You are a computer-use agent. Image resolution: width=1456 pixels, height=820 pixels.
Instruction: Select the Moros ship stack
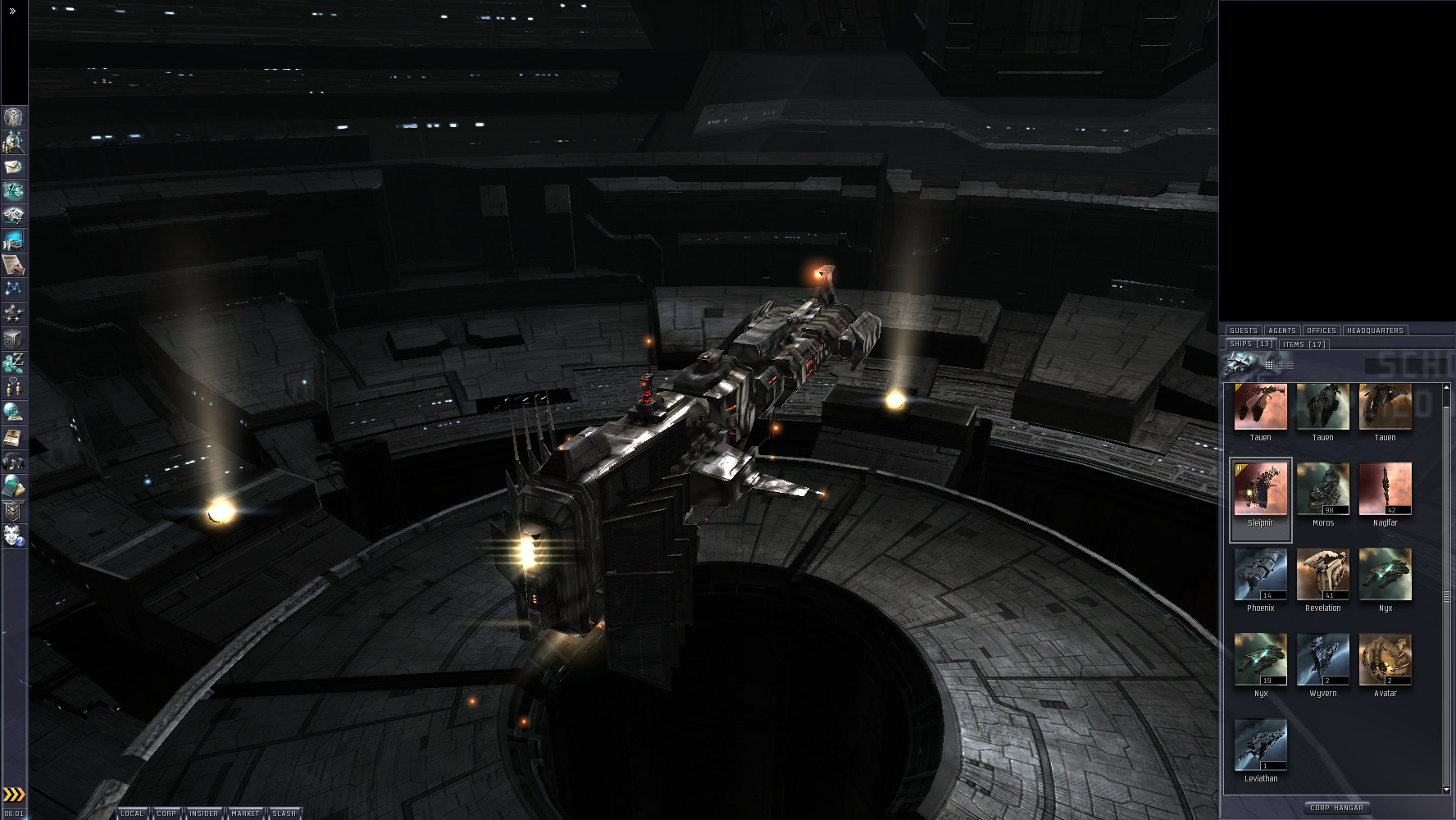pos(1322,490)
